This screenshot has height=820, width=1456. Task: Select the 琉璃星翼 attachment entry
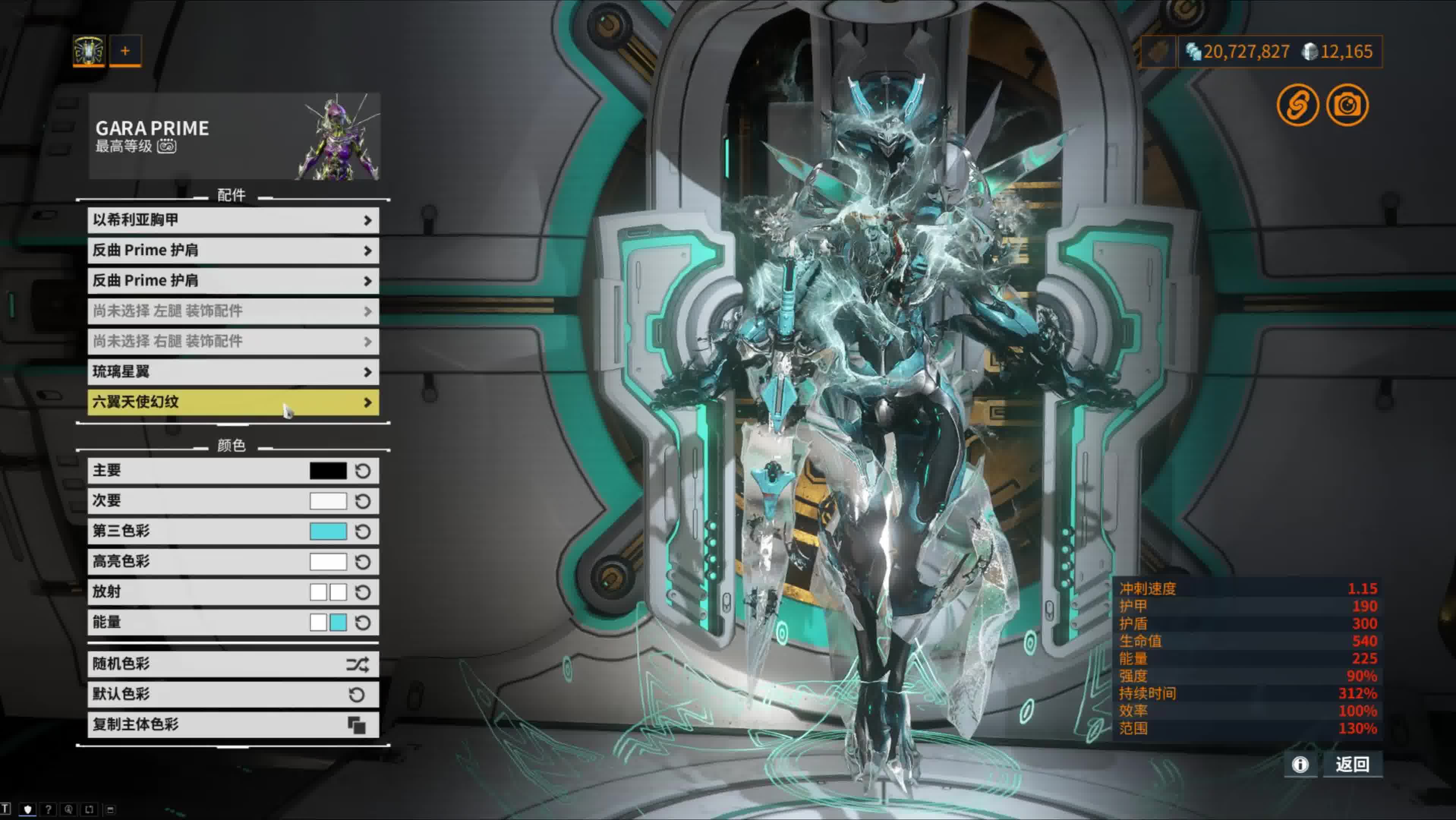pos(232,371)
